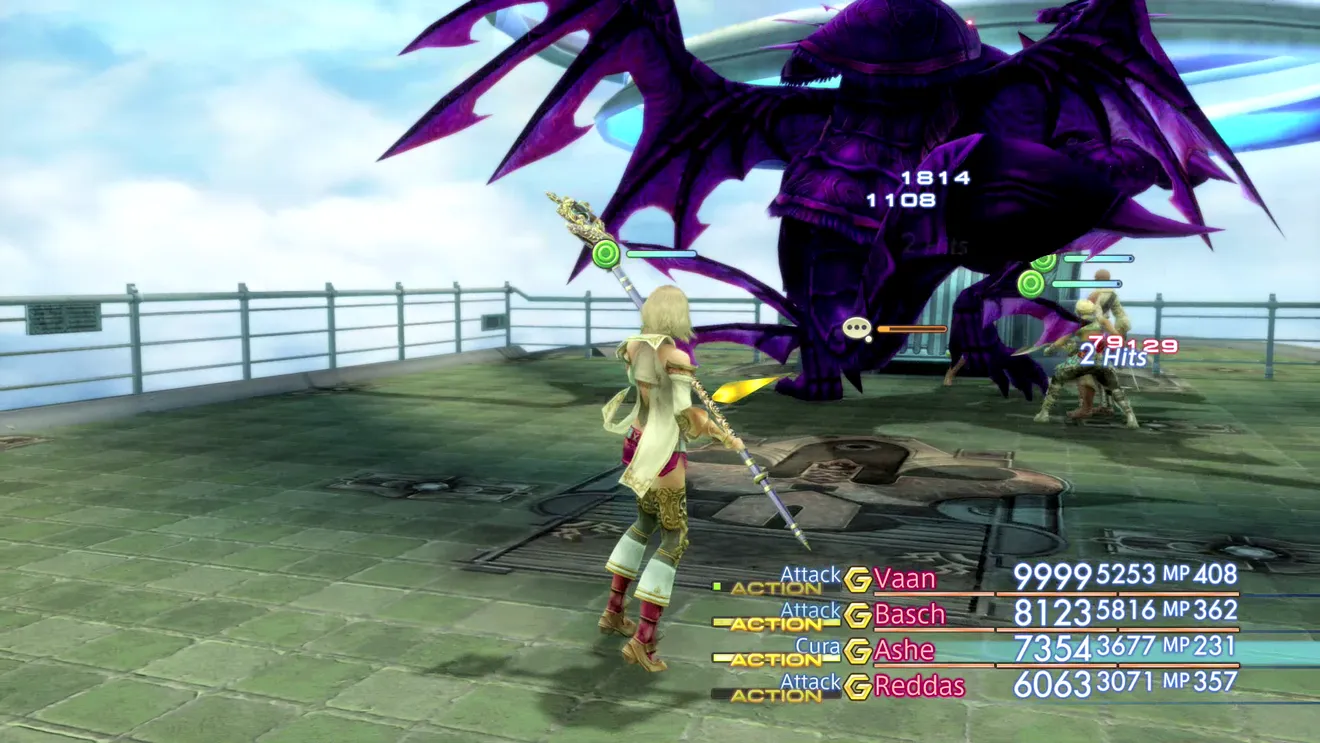This screenshot has height=743, width=1320.
Task: Pick guest member Reddas's row
Action: [x=919, y=686]
